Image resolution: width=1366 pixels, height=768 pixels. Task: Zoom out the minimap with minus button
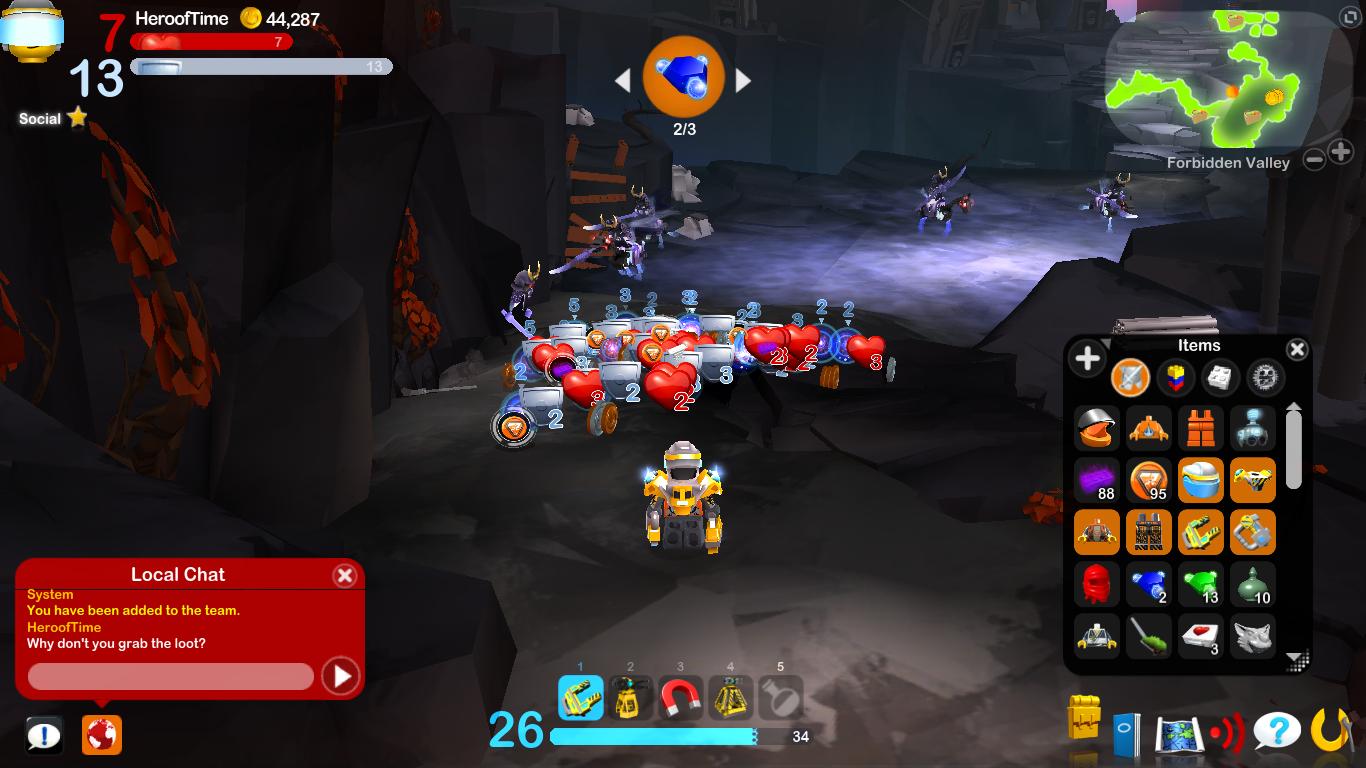pyautogui.click(x=1315, y=156)
